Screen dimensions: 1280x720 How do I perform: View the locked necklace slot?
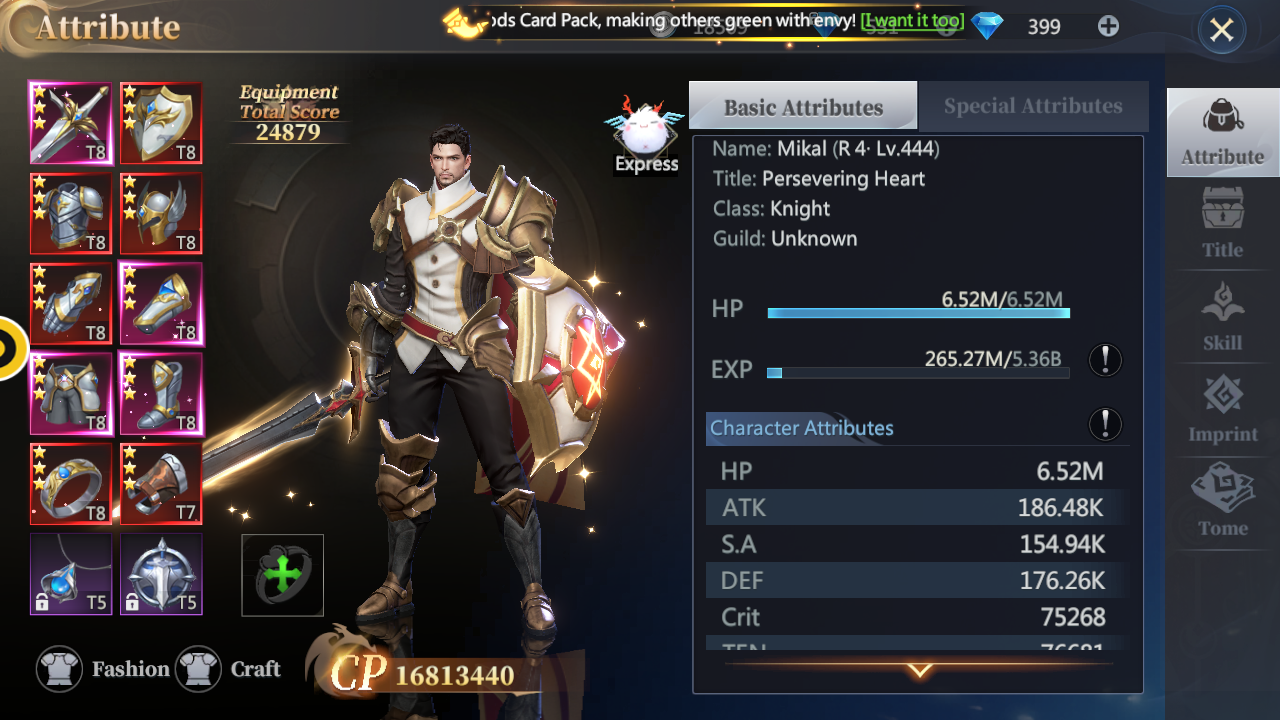71,574
